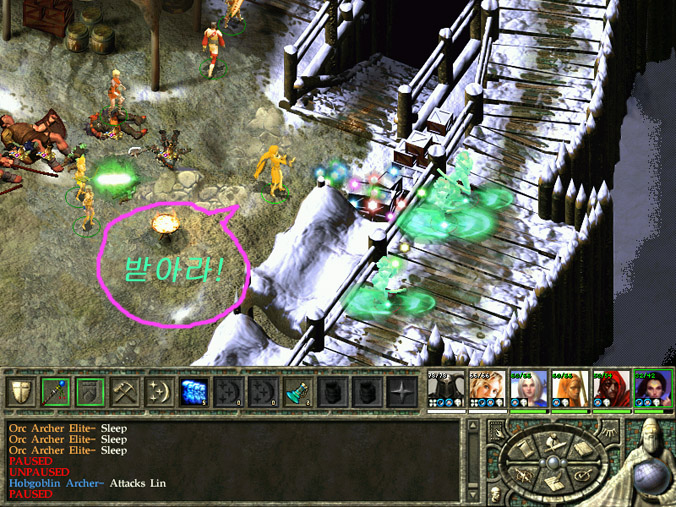
Task: Select the blue-tipped staff weapon slot
Action: (55, 393)
